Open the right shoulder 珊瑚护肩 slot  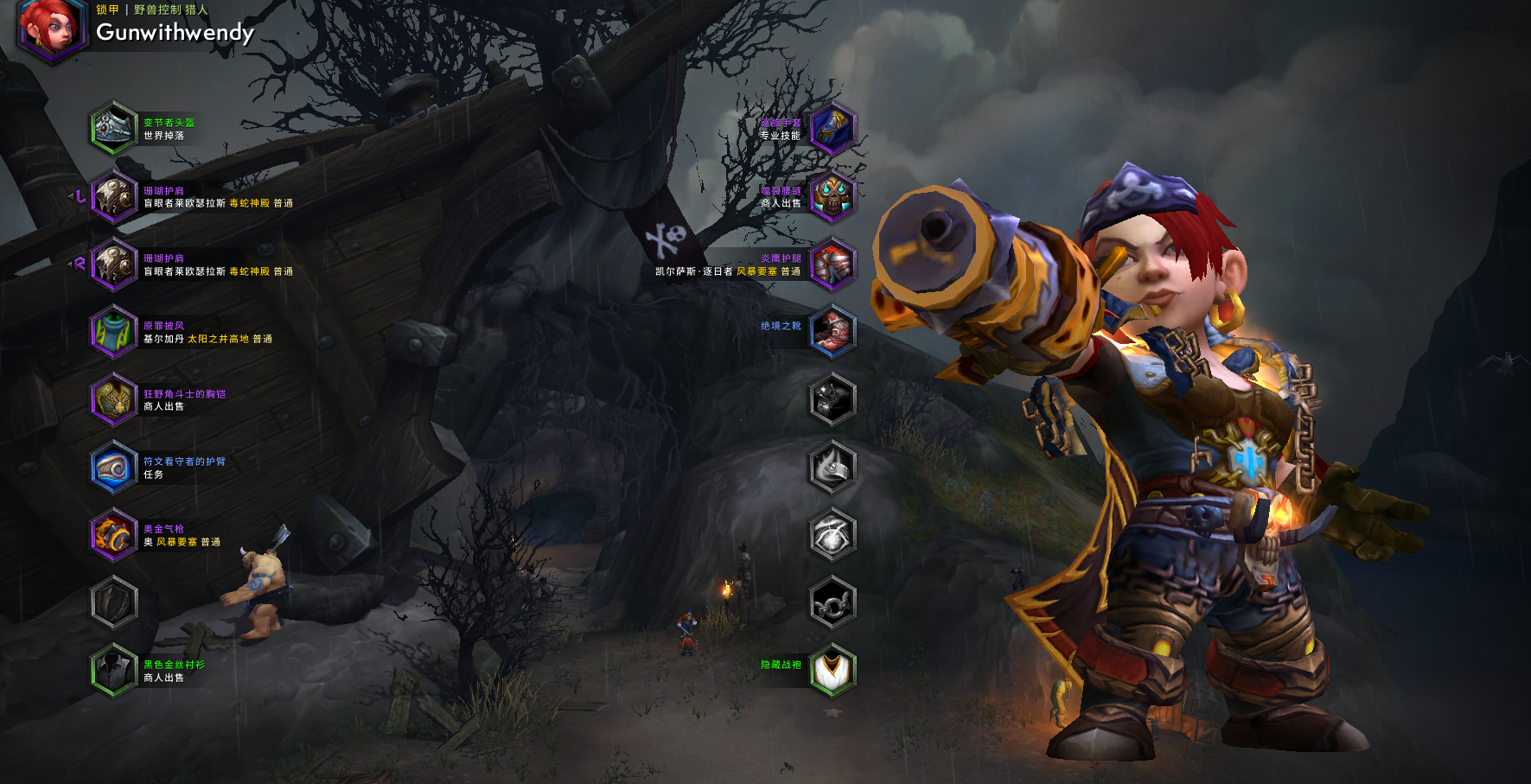(x=114, y=264)
